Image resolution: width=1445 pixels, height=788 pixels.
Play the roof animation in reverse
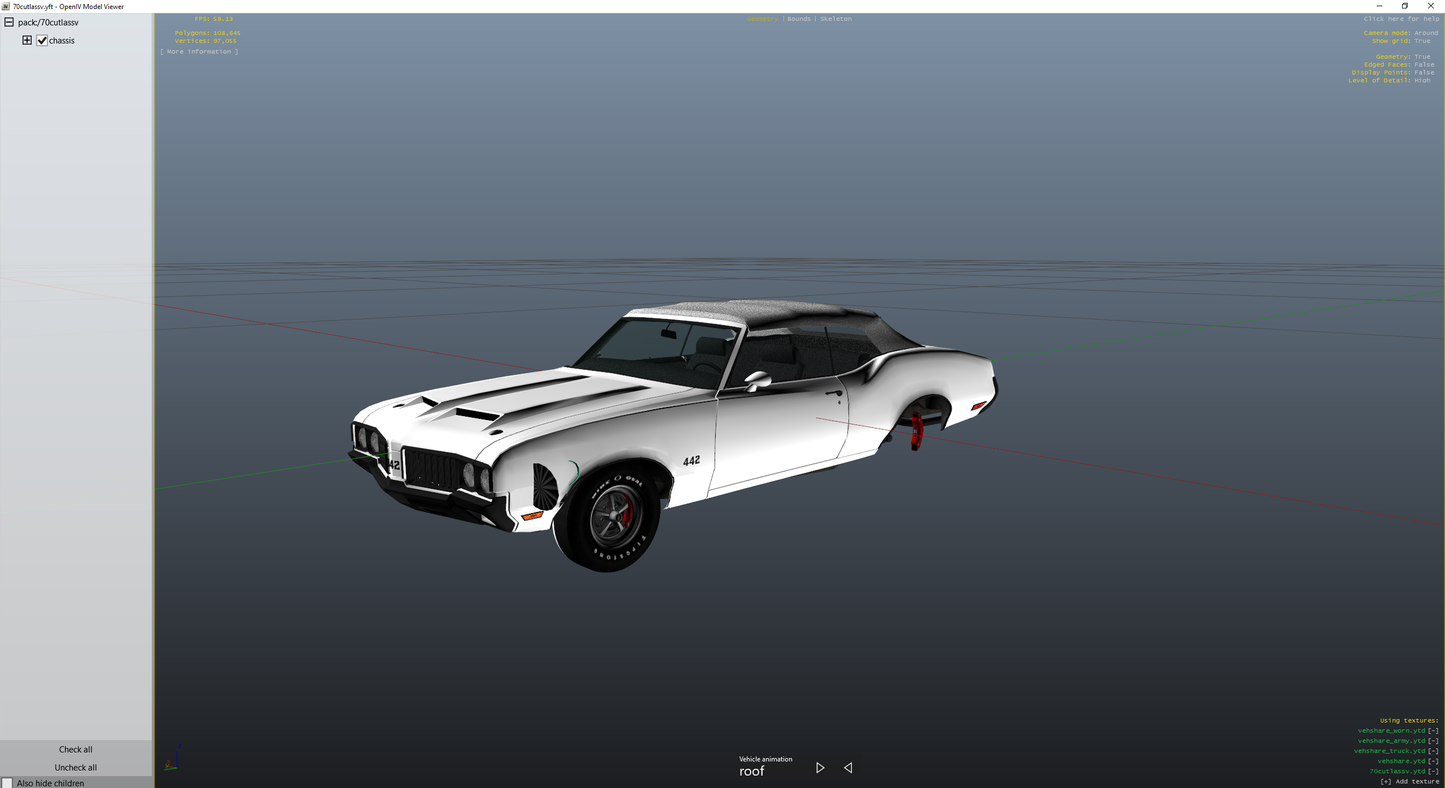(847, 767)
